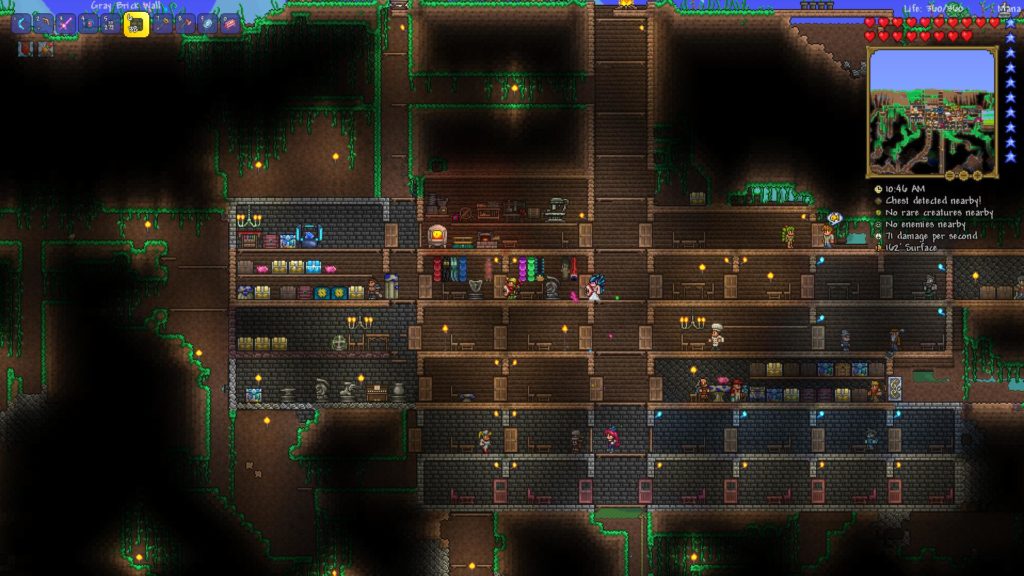The image size is (1024, 576).
Task: Equip the red hammer in hotbar slot 8
Action: click(185, 23)
